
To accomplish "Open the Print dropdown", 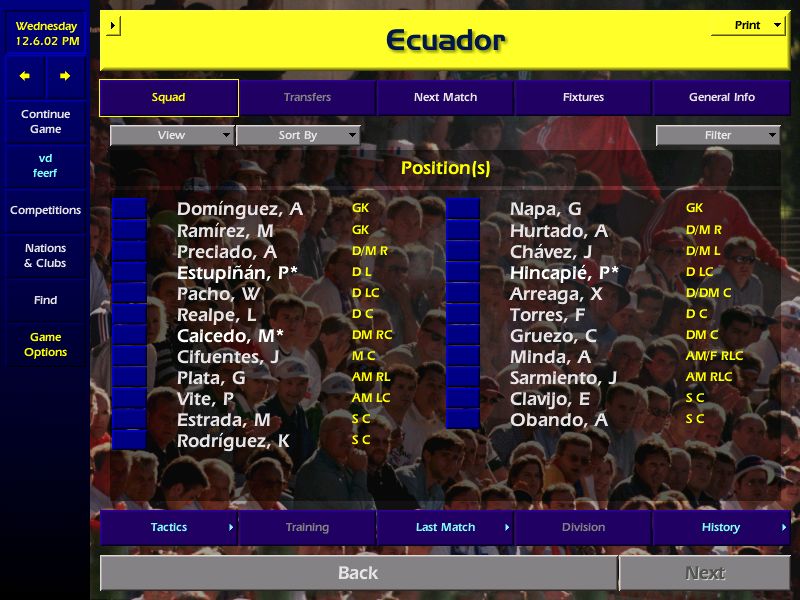I will tap(748, 26).
